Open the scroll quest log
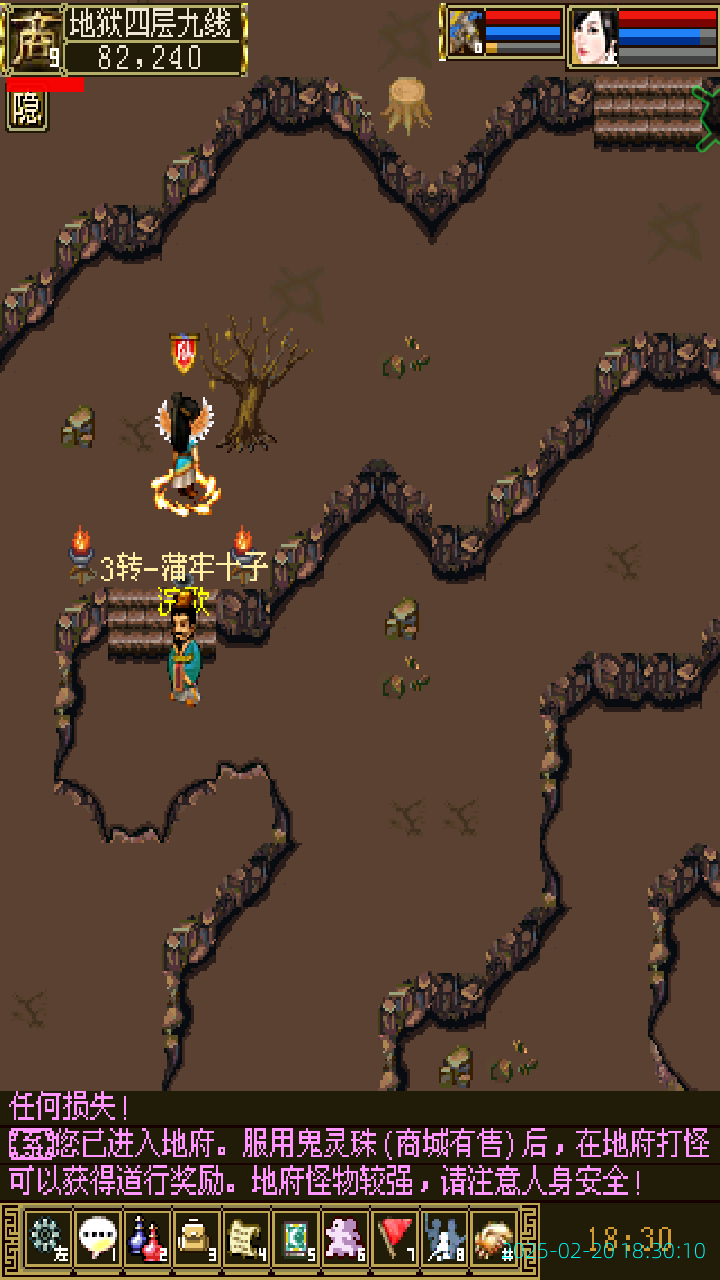The height and width of the screenshot is (1280, 720). pyautogui.click(x=246, y=1238)
